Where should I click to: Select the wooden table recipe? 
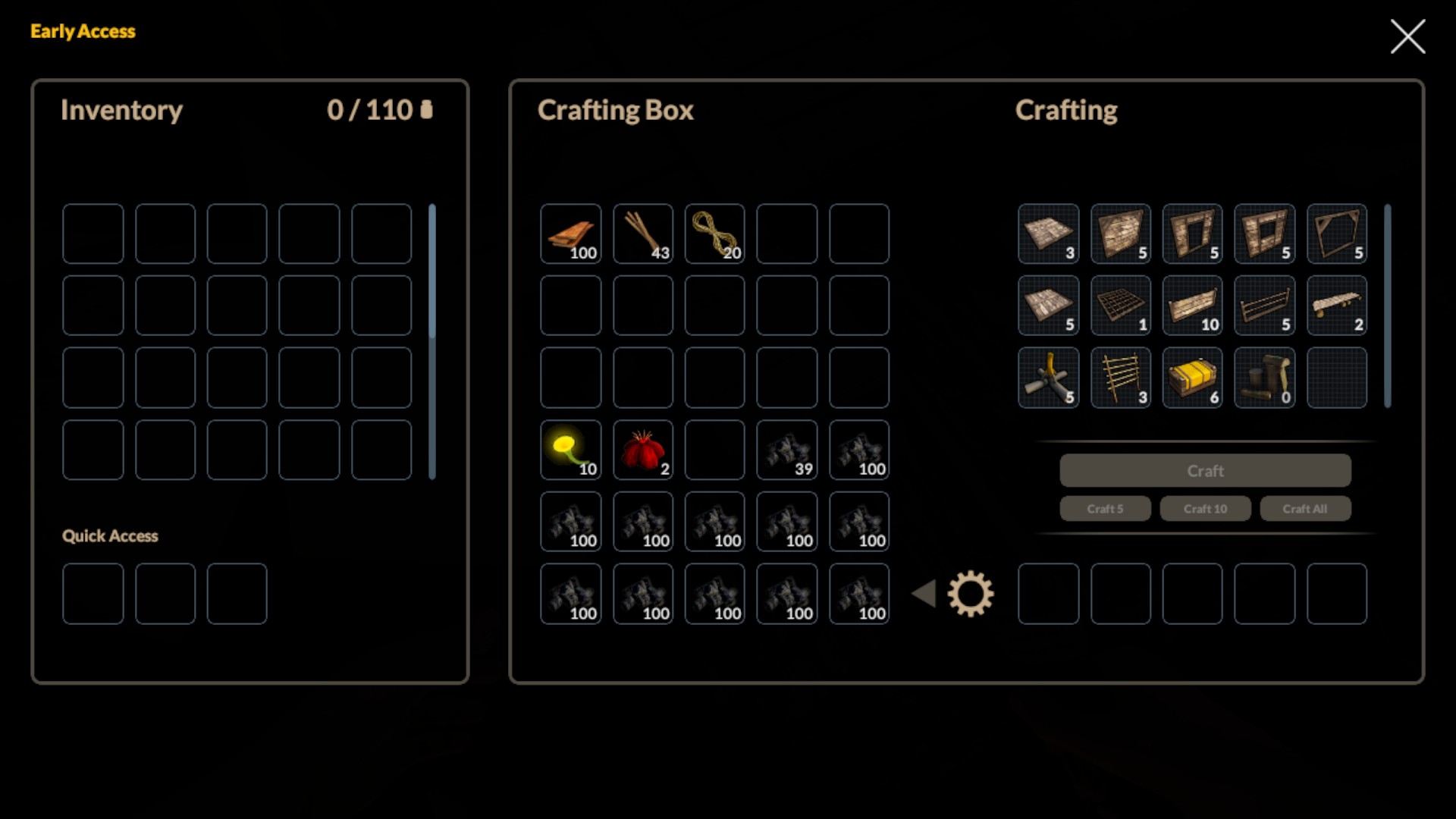pos(1337,306)
